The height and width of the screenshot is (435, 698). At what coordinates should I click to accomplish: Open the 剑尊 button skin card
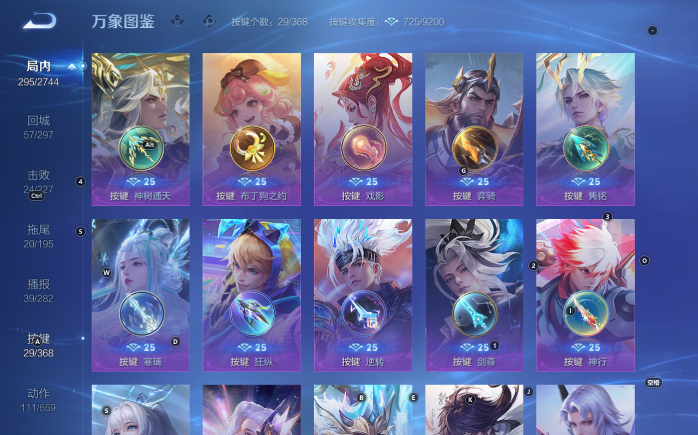point(474,295)
